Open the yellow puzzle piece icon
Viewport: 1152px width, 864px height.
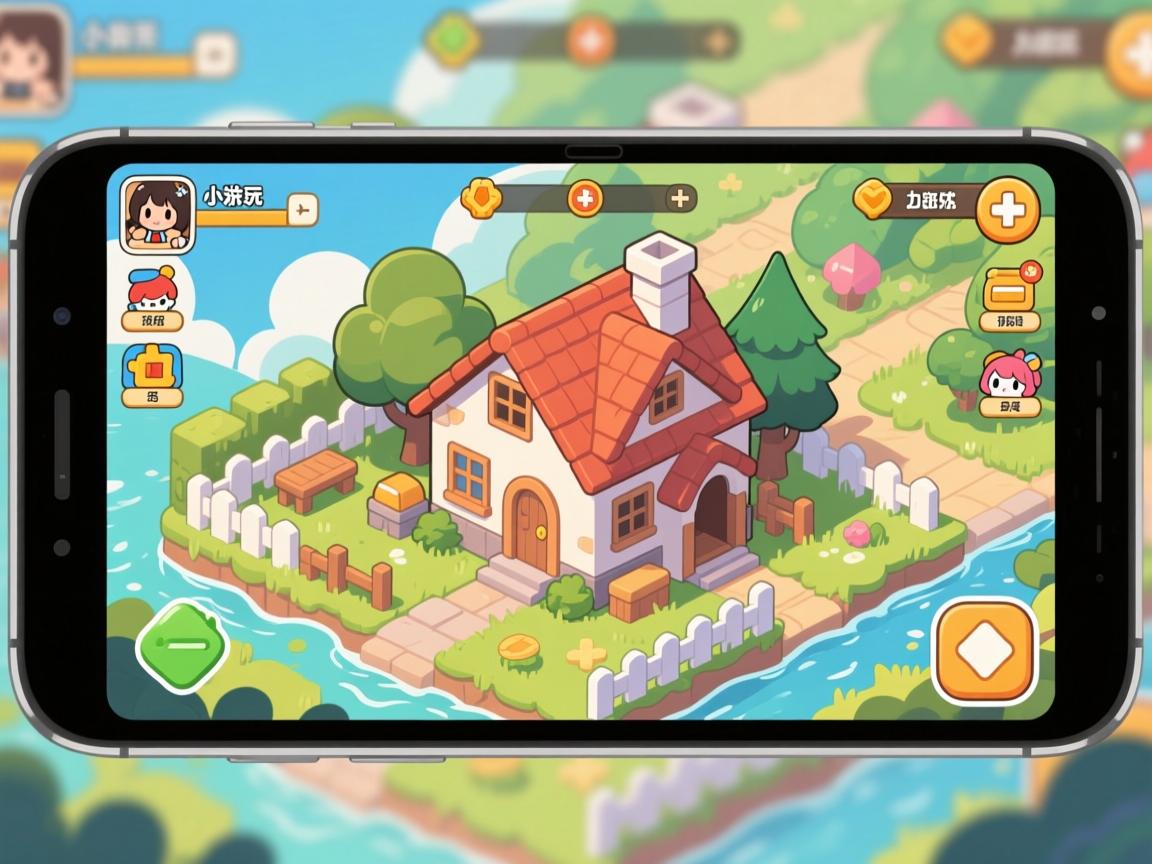pyautogui.click(x=152, y=369)
